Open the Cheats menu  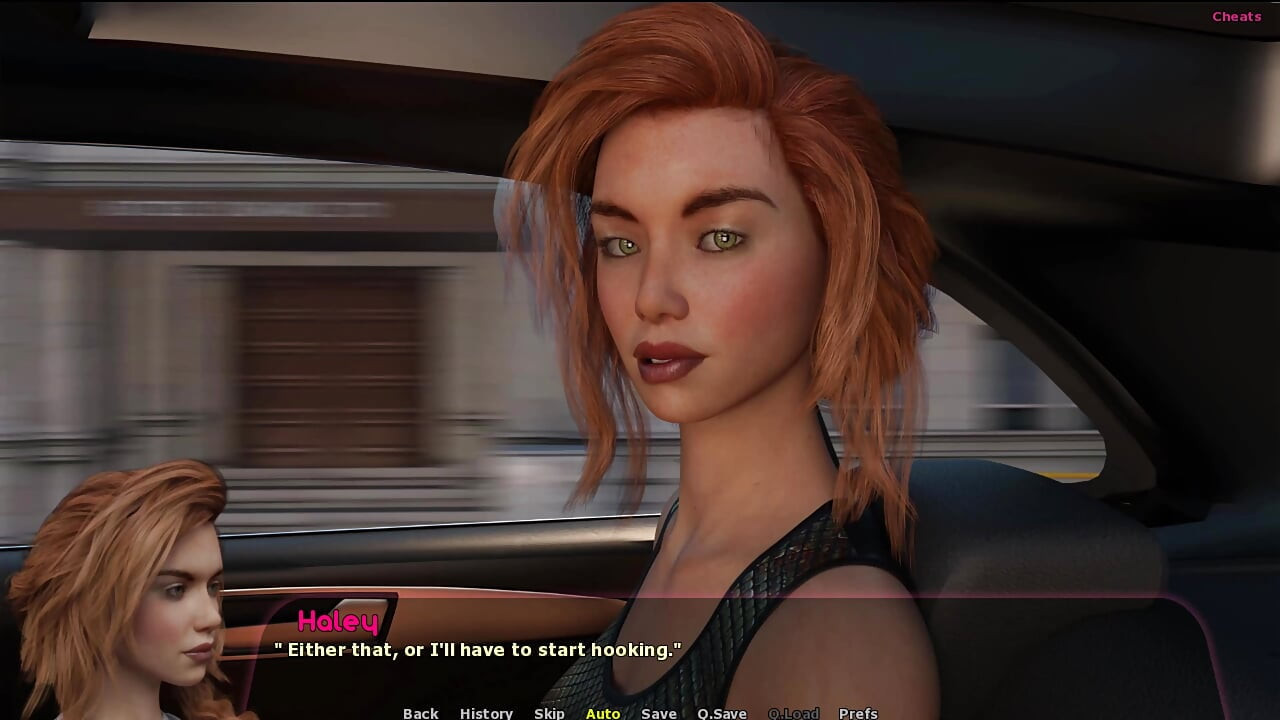1236,16
